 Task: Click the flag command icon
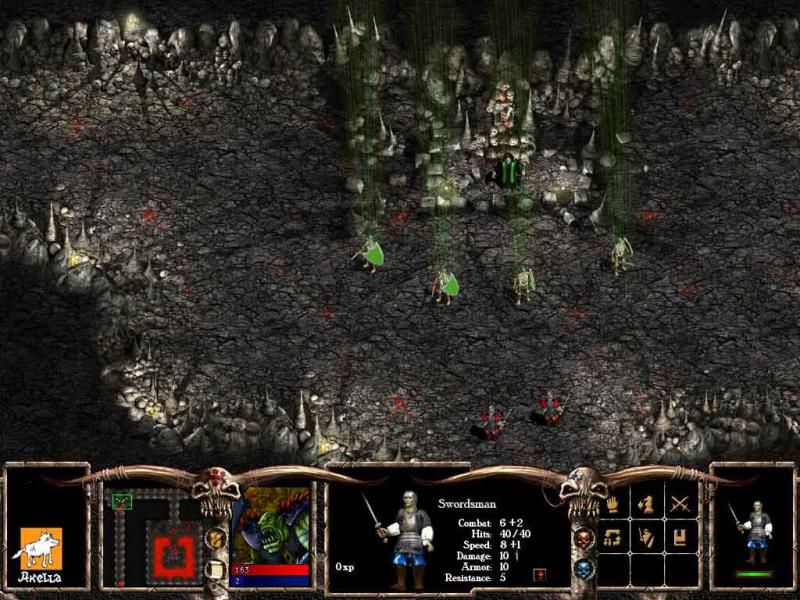(680, 538)
